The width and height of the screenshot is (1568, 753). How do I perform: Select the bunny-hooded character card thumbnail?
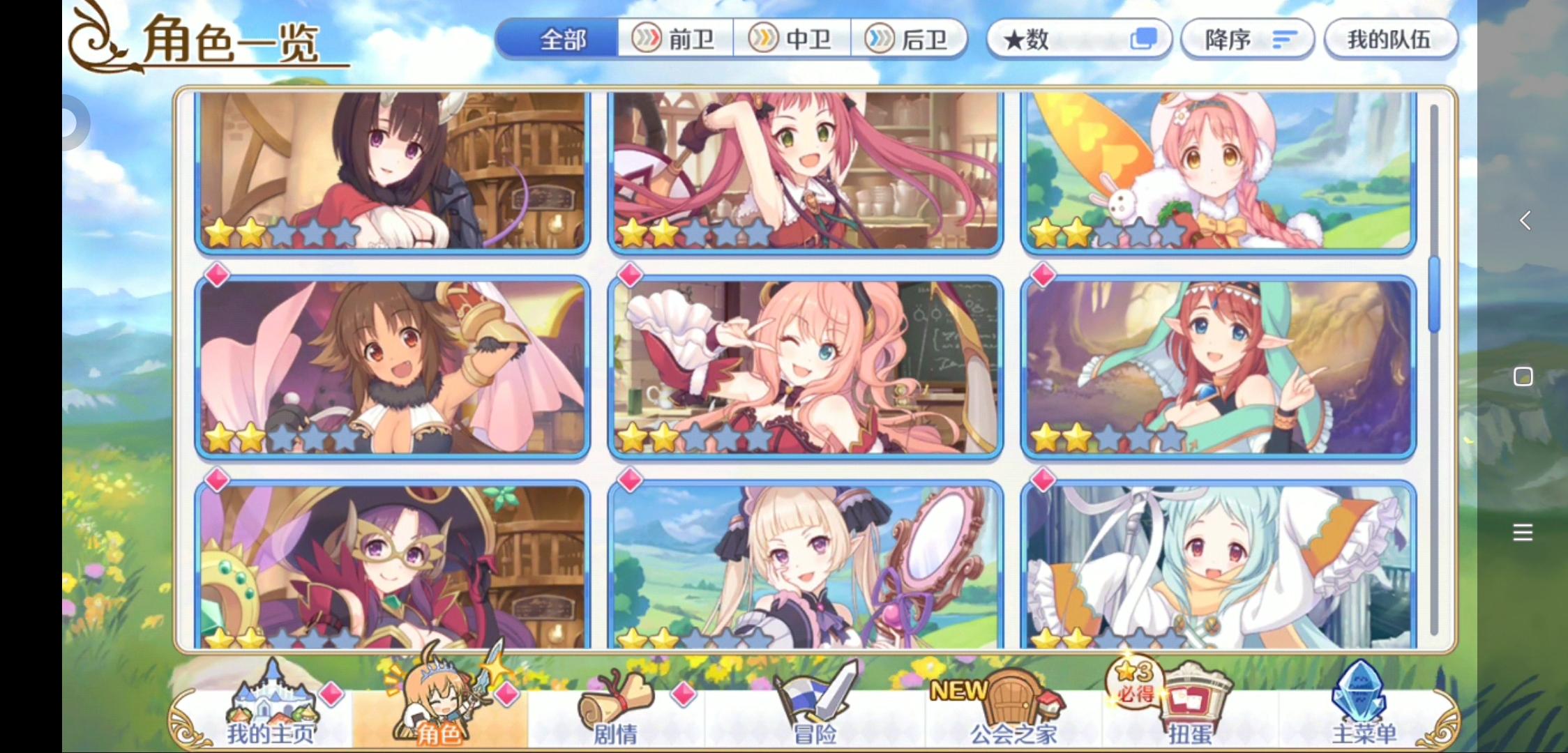[1216, 174]
